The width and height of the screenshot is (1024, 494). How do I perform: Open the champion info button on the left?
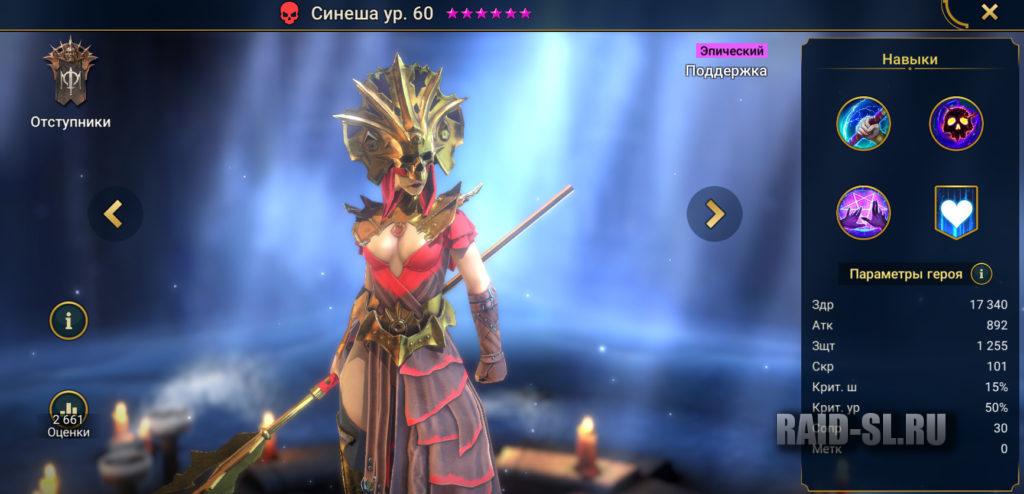[x=69, y=321]
